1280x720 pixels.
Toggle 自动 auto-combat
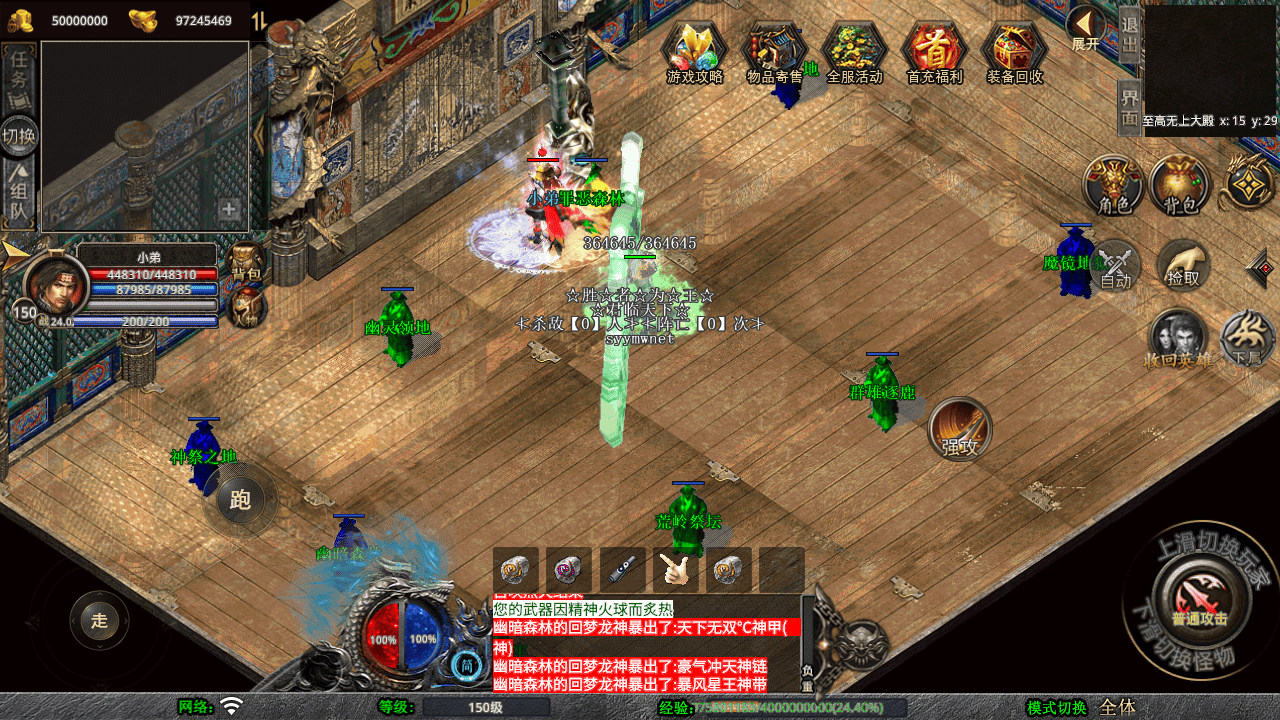click(x=1116, y=266)
